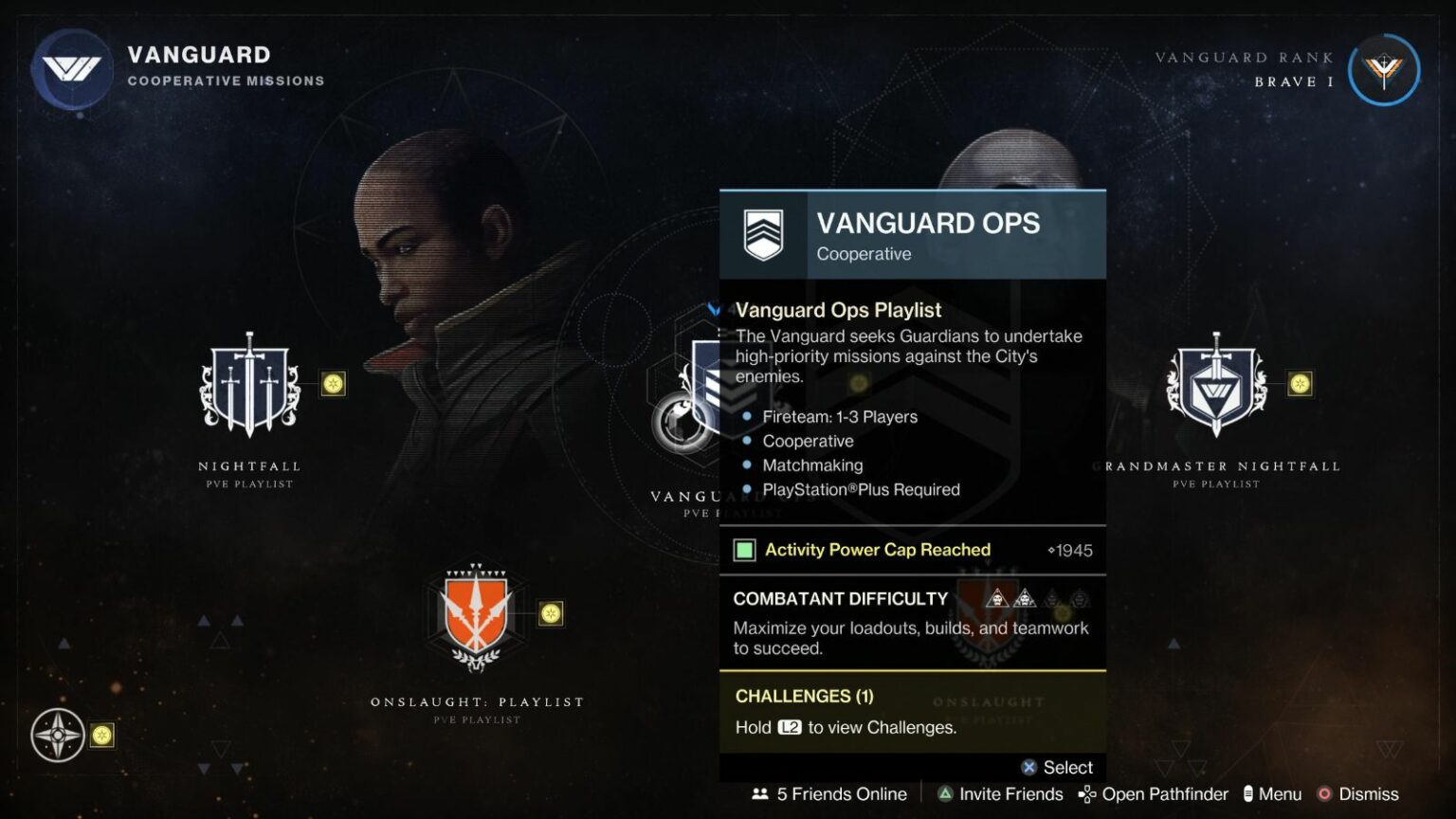Click the Vanguard emblem in the top-left header

tap(72, 68)
